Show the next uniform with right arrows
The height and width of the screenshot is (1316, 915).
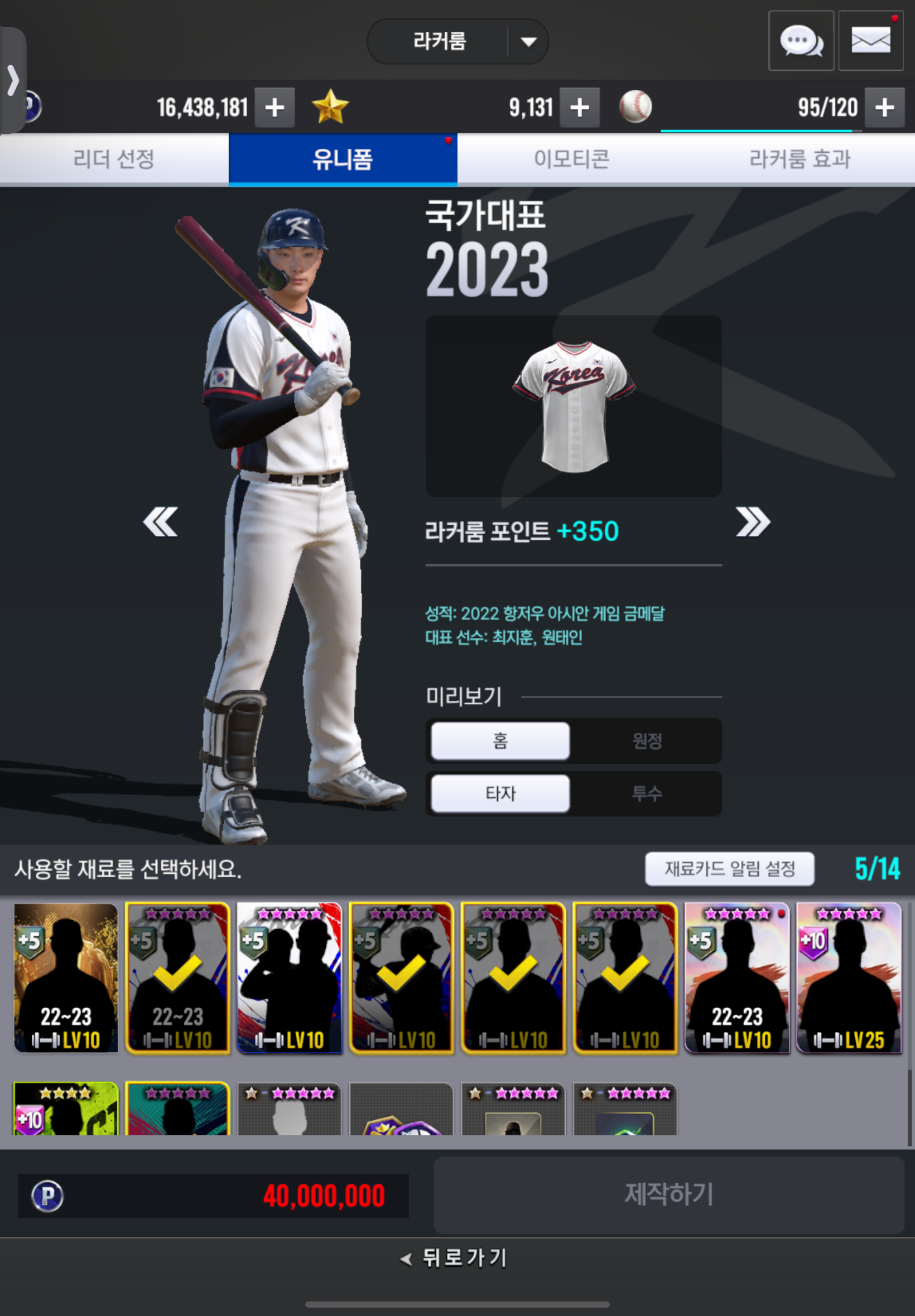[x=753, y=522]
